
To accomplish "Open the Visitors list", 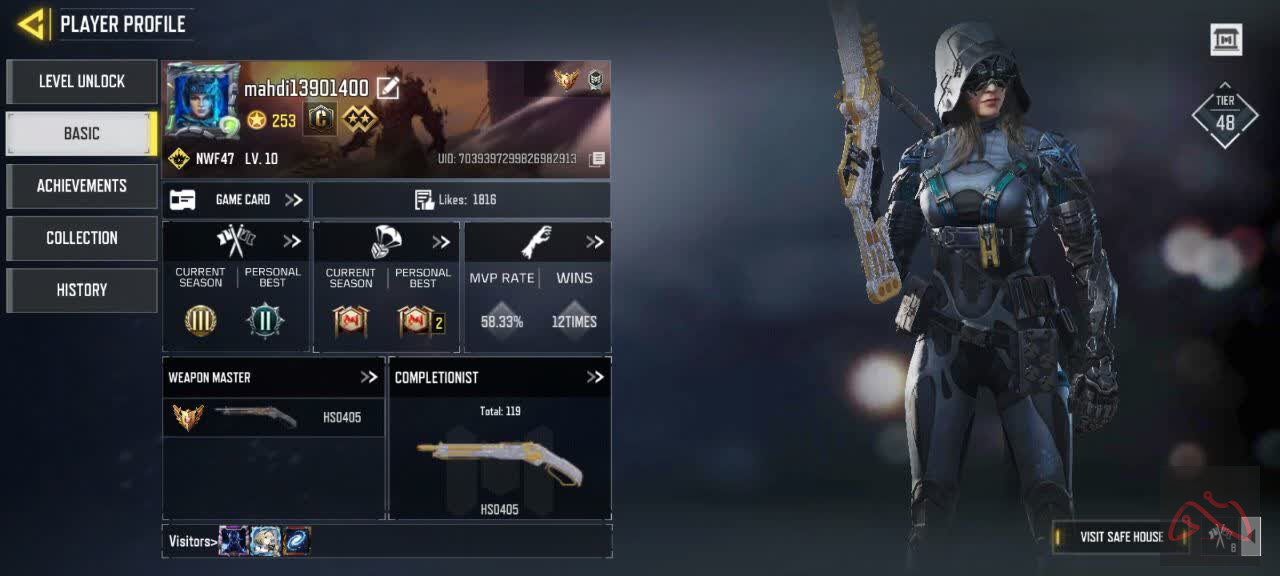I will click(192, 541).
